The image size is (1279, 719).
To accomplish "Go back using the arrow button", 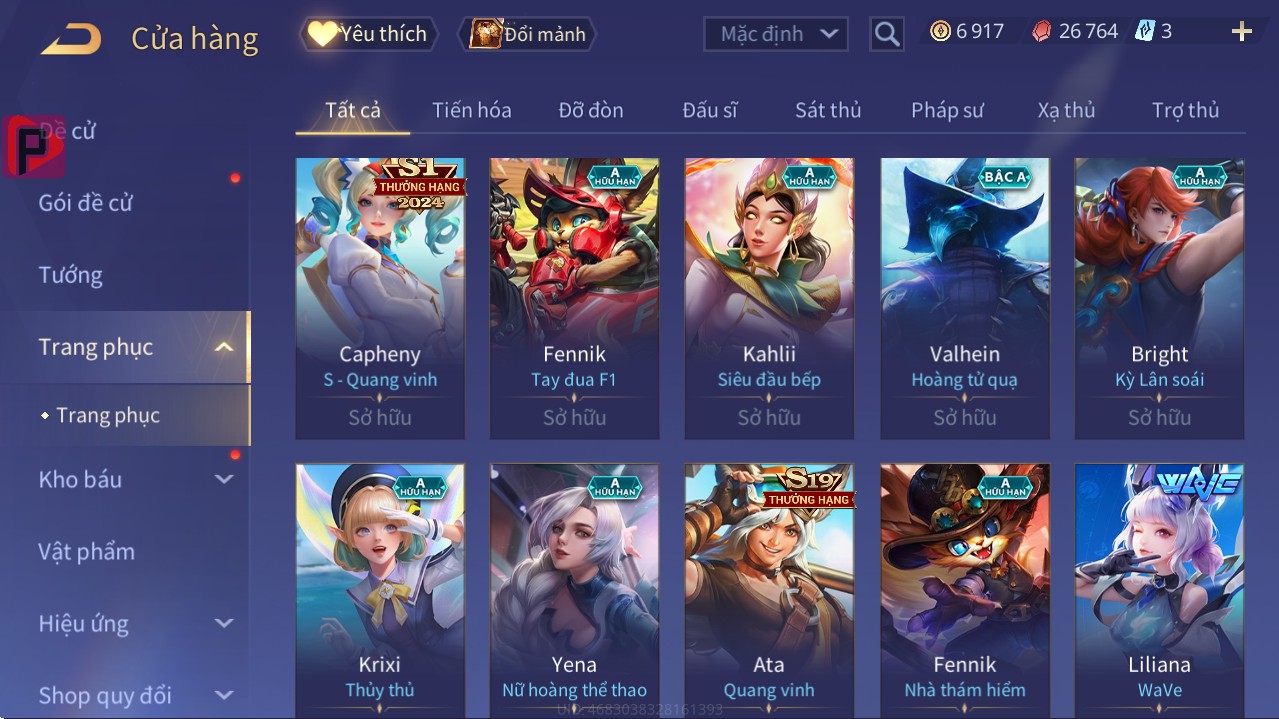I will (x=71, y=39).
